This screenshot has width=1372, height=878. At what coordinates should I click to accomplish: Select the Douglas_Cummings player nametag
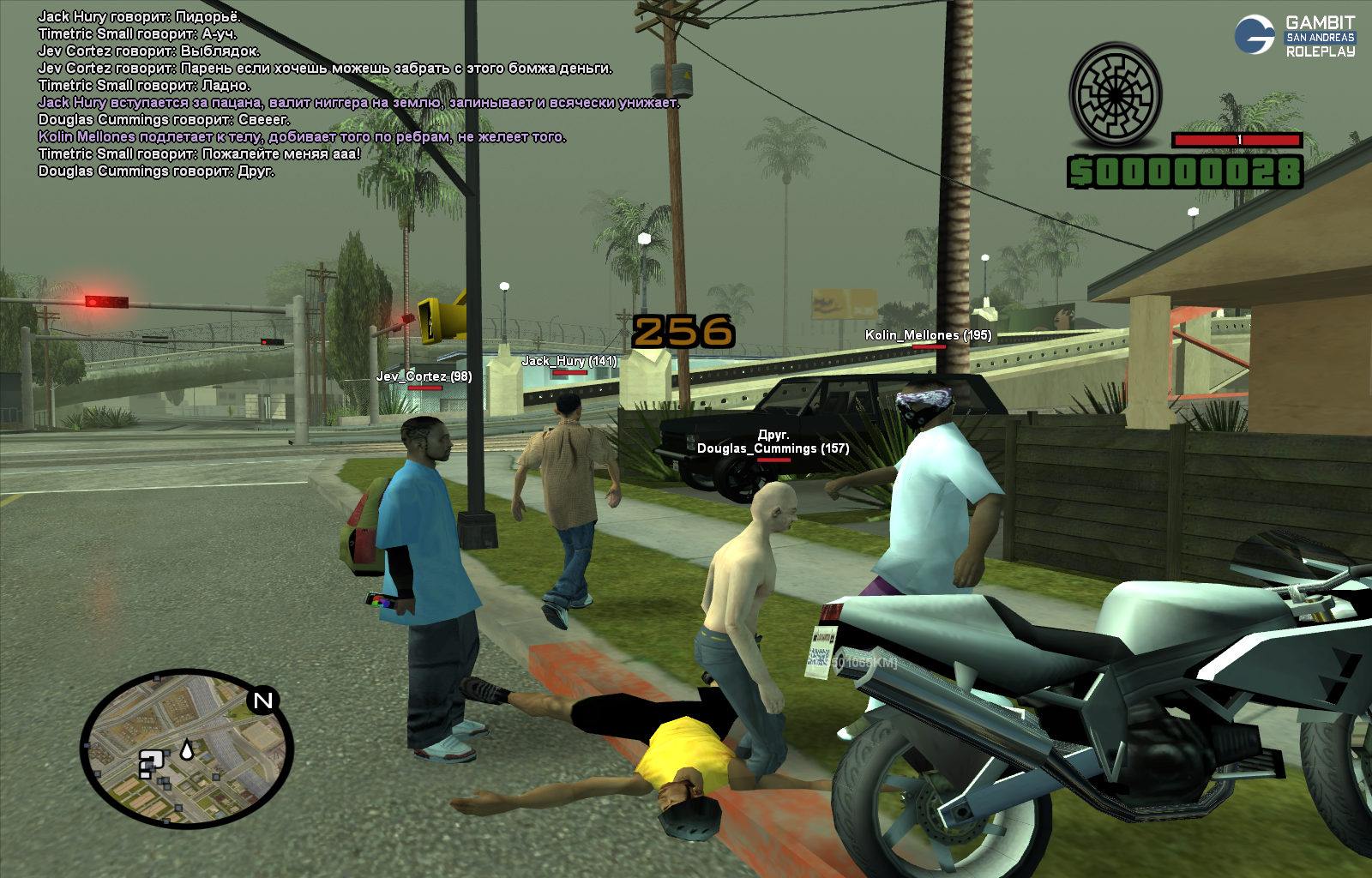tap(773, 448)
